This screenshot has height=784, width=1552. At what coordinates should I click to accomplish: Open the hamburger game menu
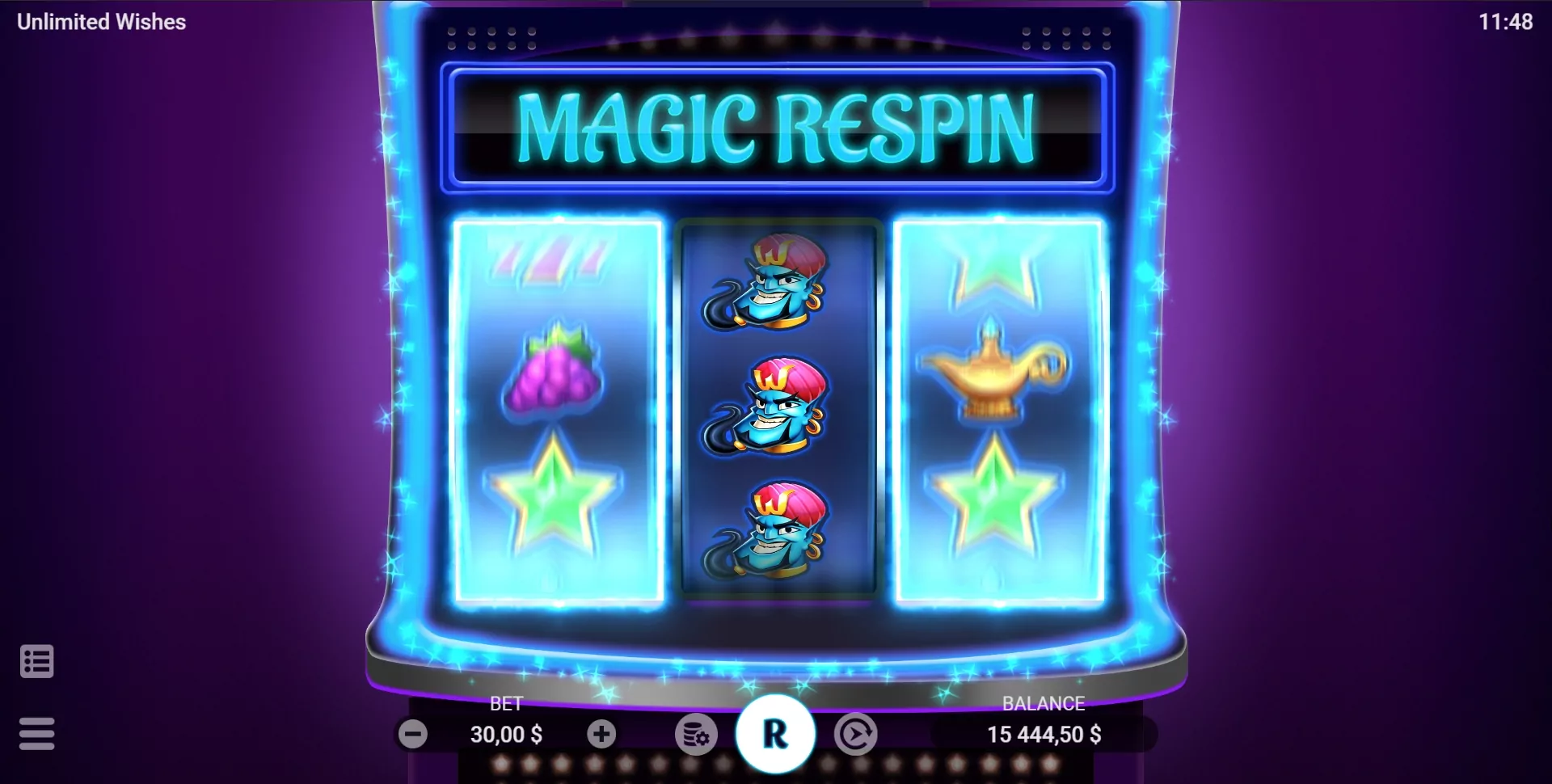point(36,734)
